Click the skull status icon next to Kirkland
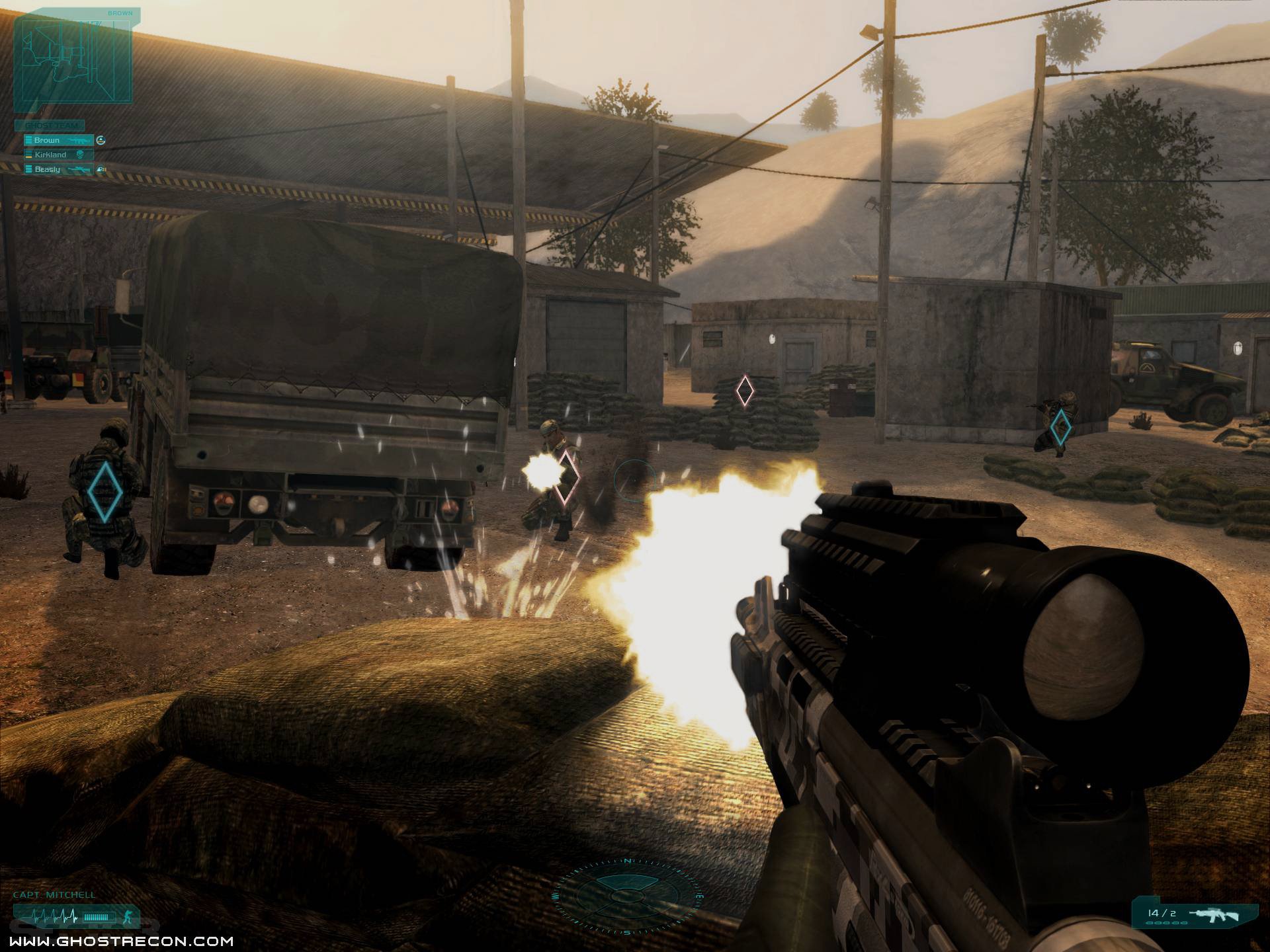 [80, 155]
